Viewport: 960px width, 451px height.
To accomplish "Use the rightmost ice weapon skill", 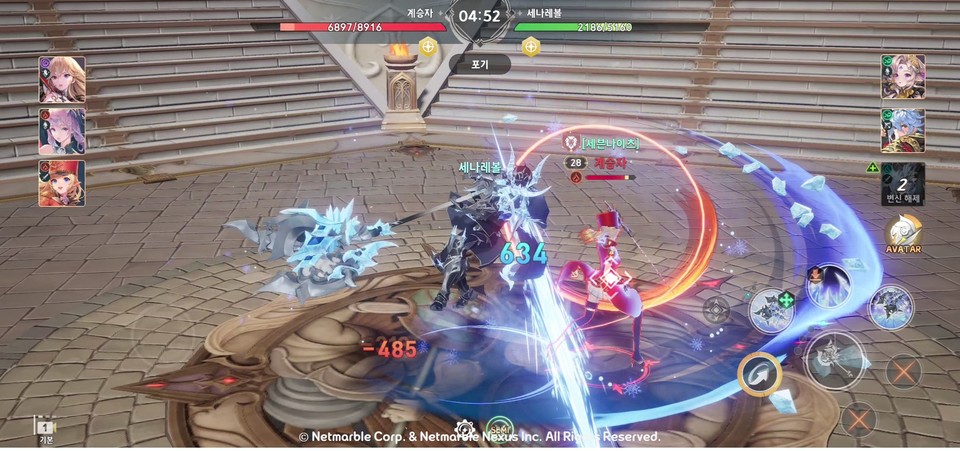I will coord(890,307).
